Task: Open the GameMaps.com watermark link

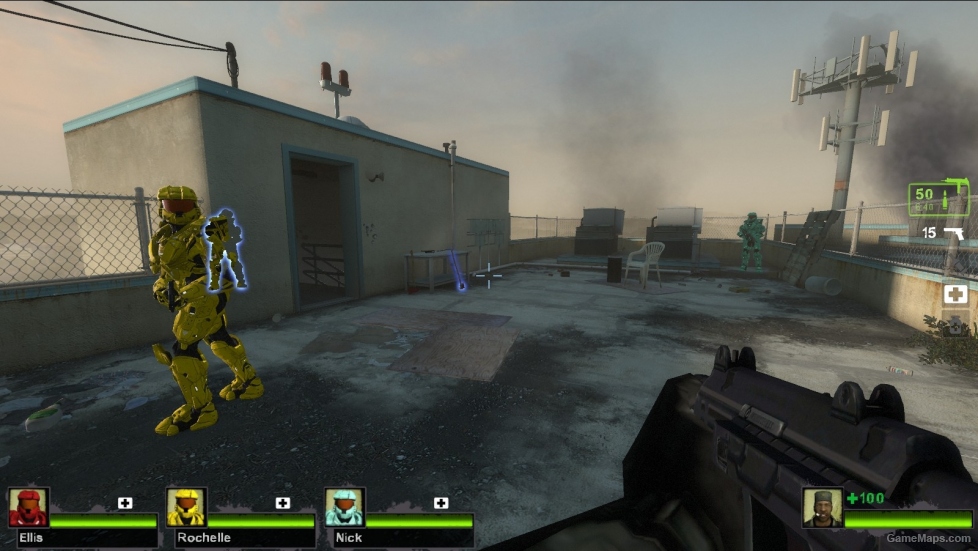Action: [x=928, y=538]
